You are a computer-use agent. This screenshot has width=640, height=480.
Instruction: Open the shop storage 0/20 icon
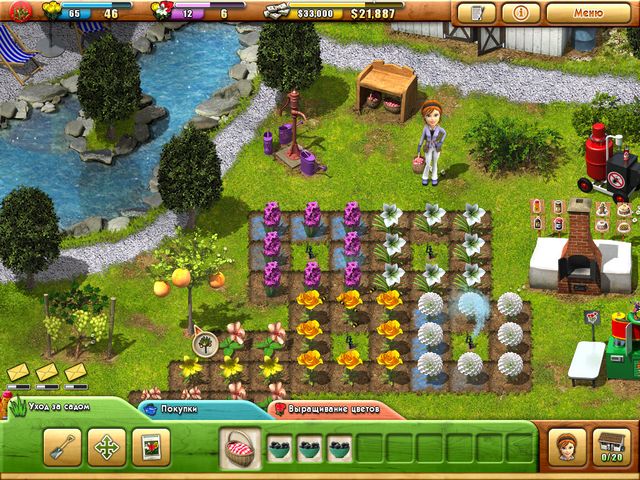[x=610, y=446]
